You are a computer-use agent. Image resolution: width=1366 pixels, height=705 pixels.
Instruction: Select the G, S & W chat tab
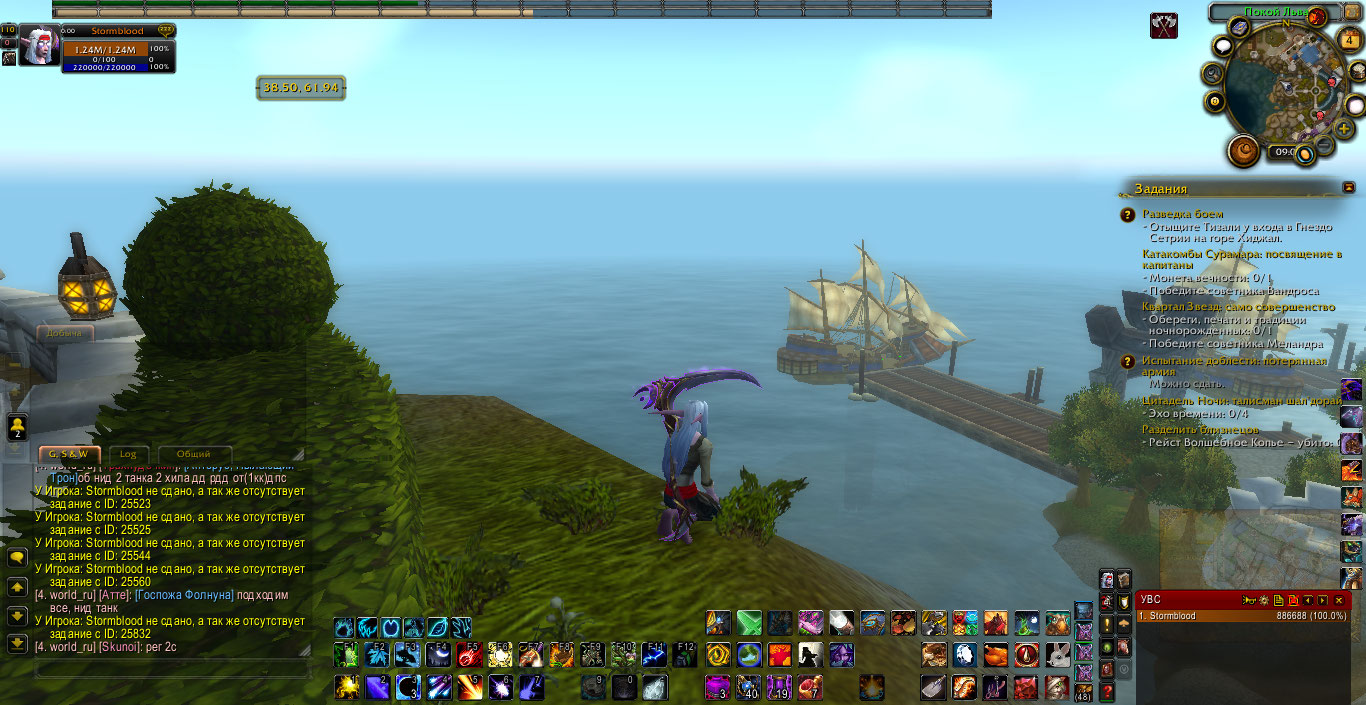[x=68, y=454]
